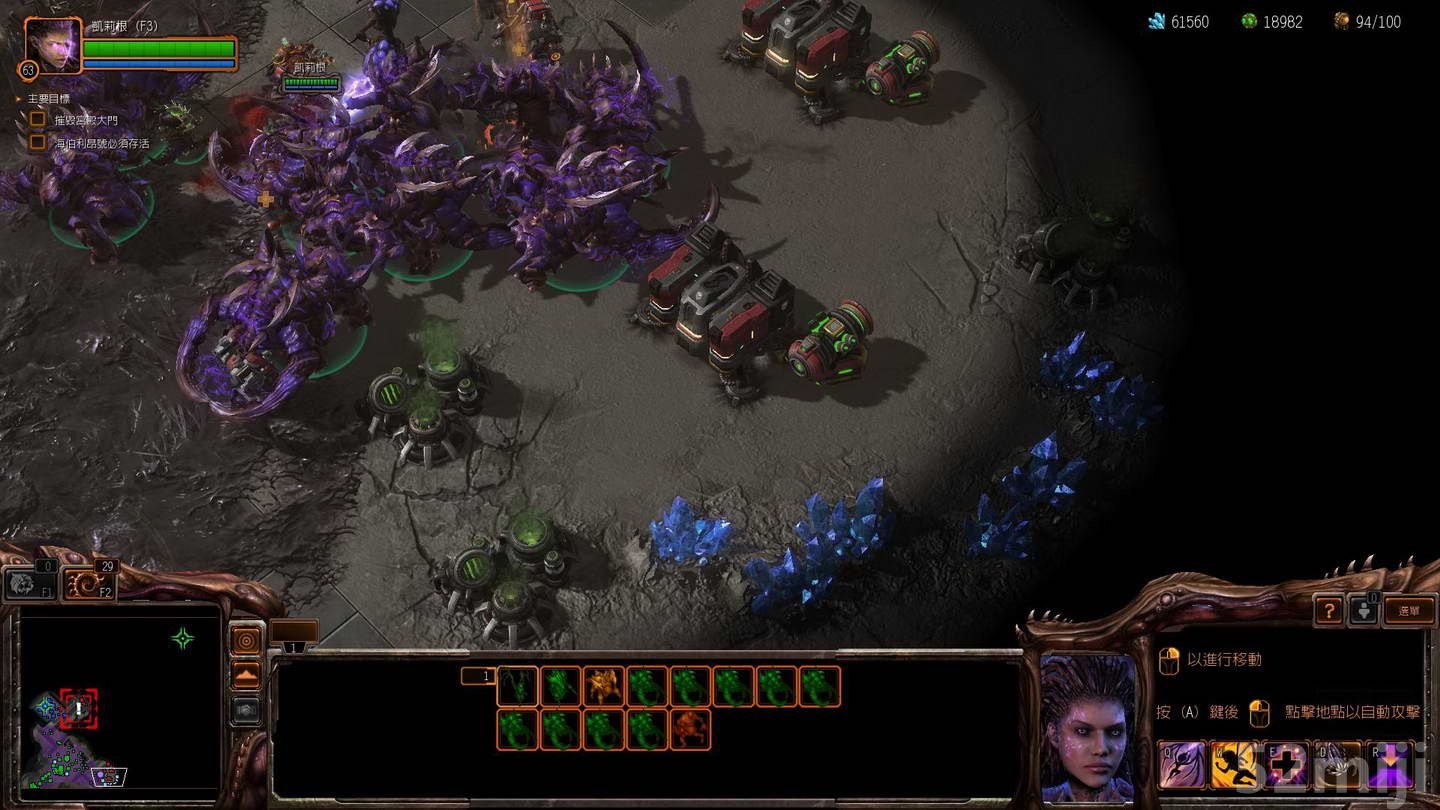This screenshot has height=810, width=1440.
Task: Click the idle worker button above the command card
Action: tap(1366, 608)
